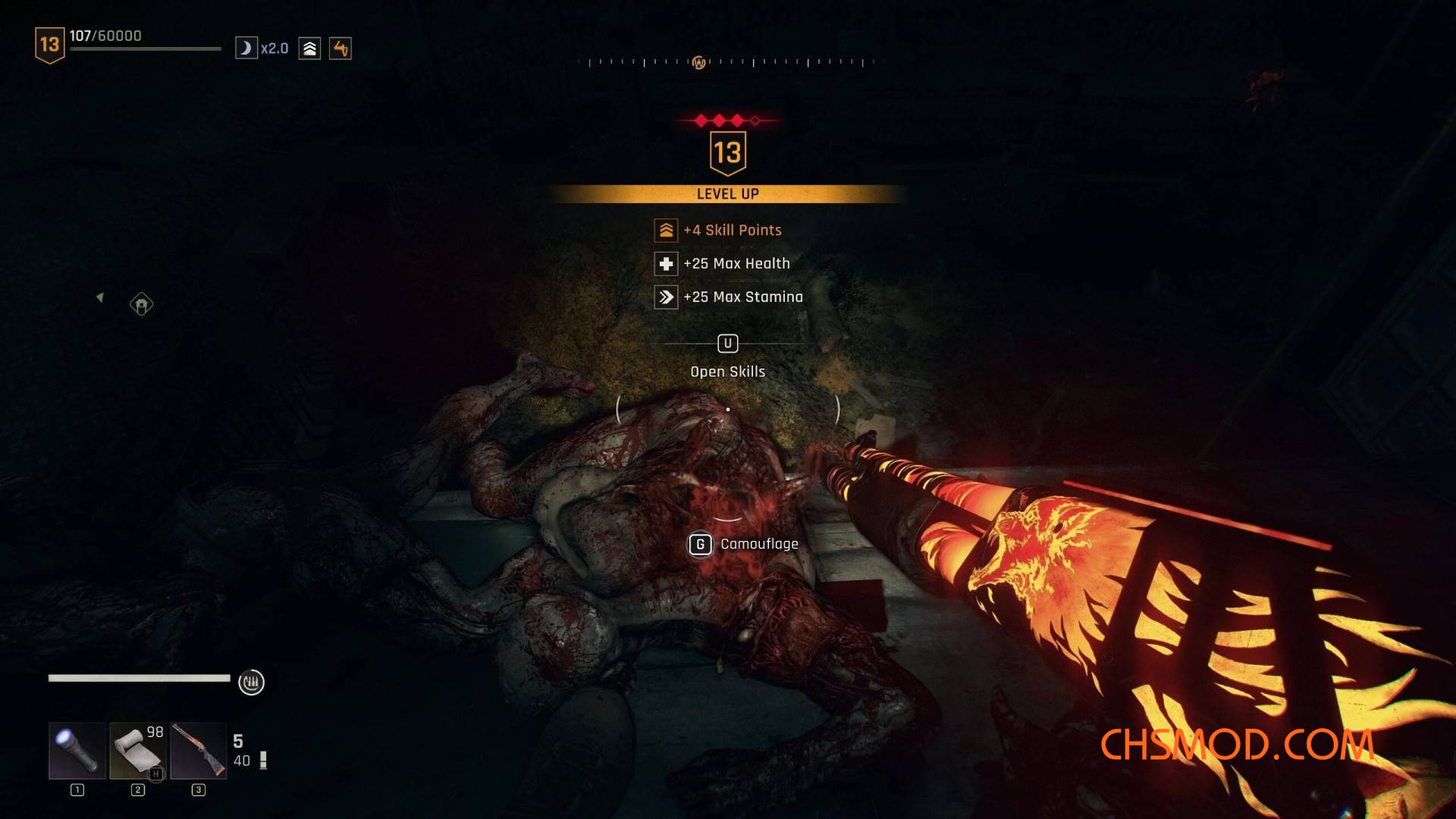Select the bandage slot with 98 count
This screenshot has height=819, width=1456.
coord(137,750)
